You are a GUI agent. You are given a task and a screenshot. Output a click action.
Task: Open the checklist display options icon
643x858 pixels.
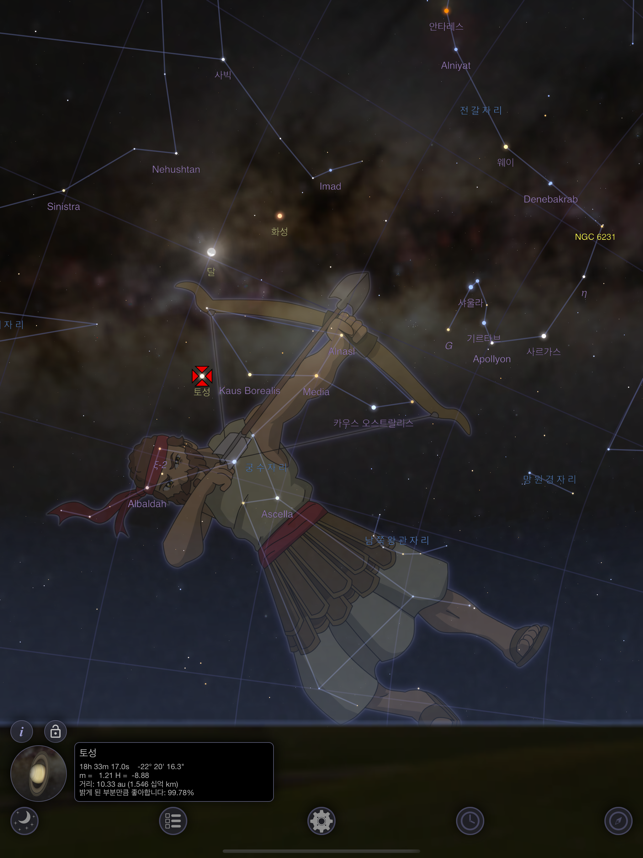(173, 821)
